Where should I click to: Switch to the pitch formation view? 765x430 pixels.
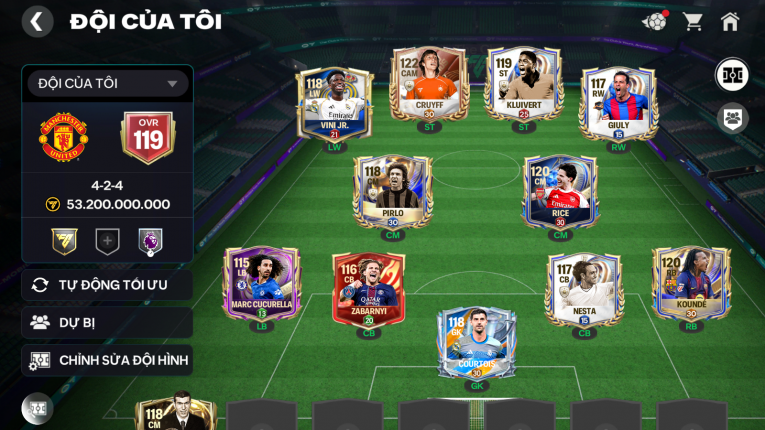pos(732,75)
